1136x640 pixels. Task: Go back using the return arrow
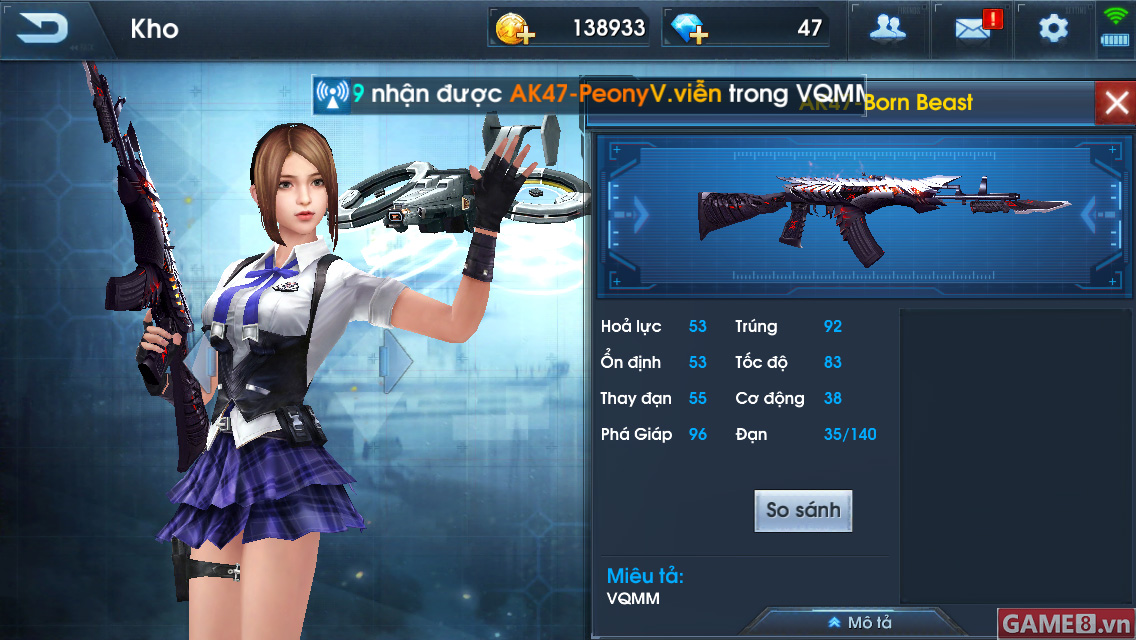click(42, 28)
